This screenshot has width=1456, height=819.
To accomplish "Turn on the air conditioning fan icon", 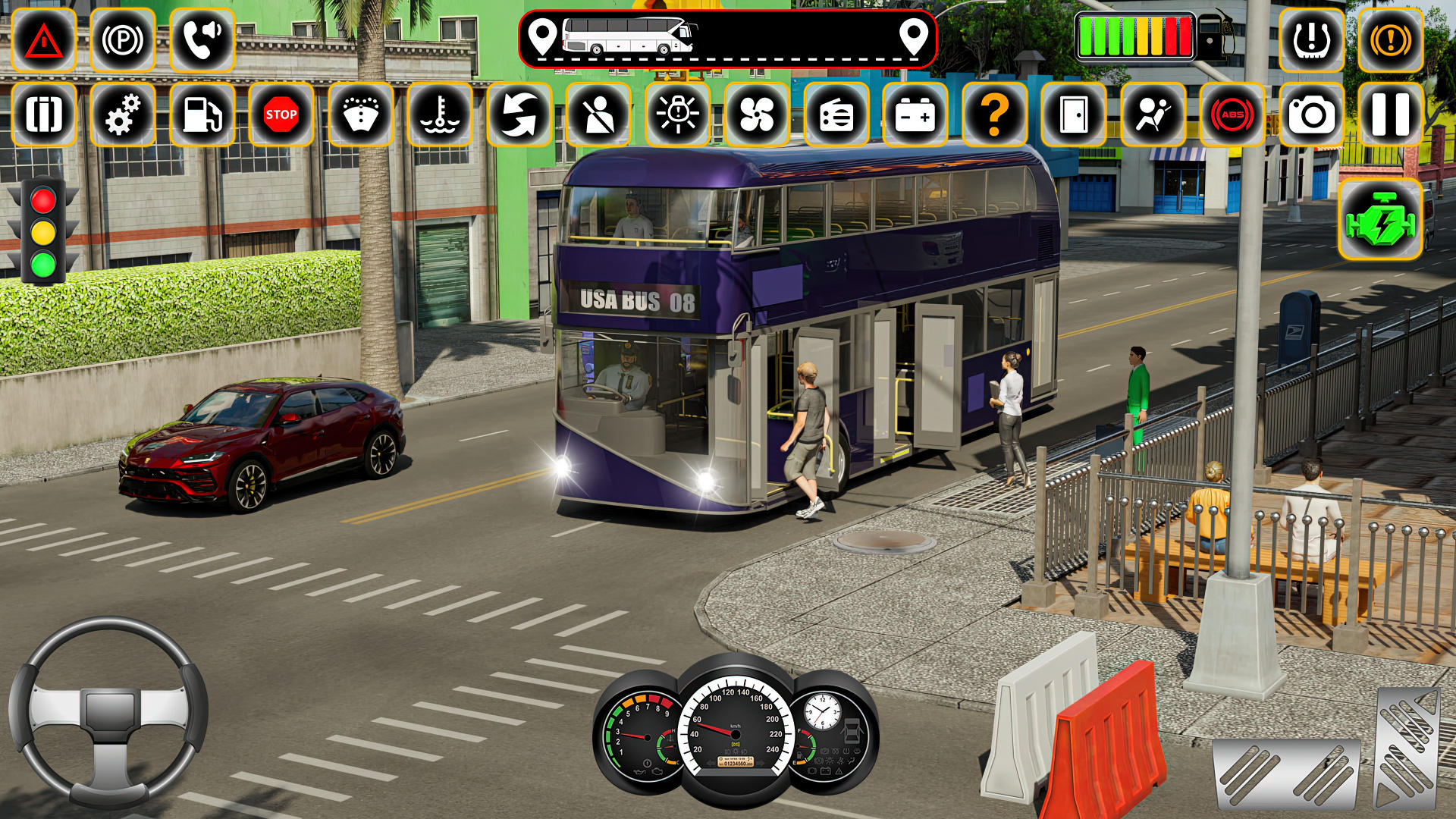I will (x=757, y=116).
